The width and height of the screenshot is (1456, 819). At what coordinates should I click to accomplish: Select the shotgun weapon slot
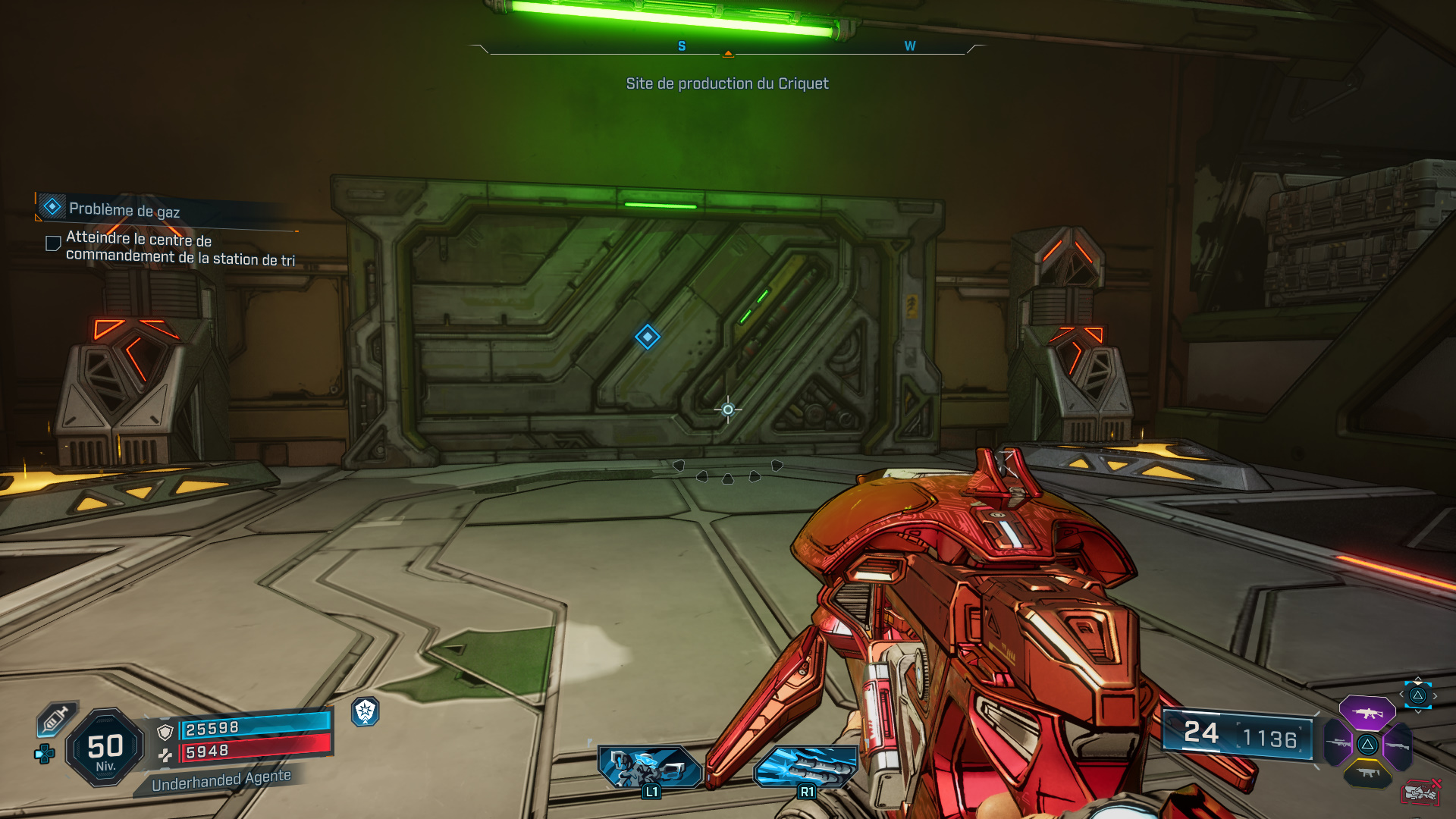[1399, 745]
